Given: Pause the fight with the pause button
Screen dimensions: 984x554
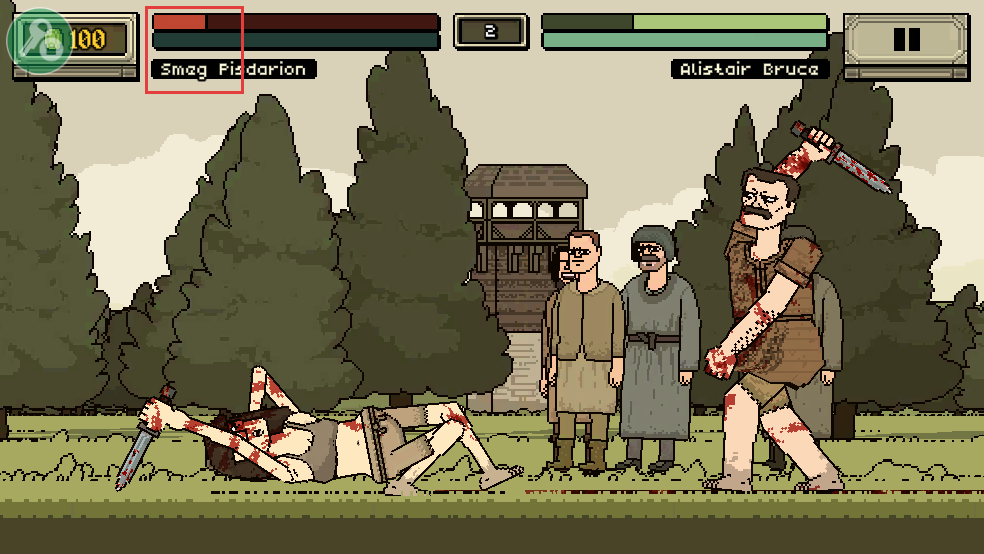Looking at the screenshot, I should [x=906, y=40].
